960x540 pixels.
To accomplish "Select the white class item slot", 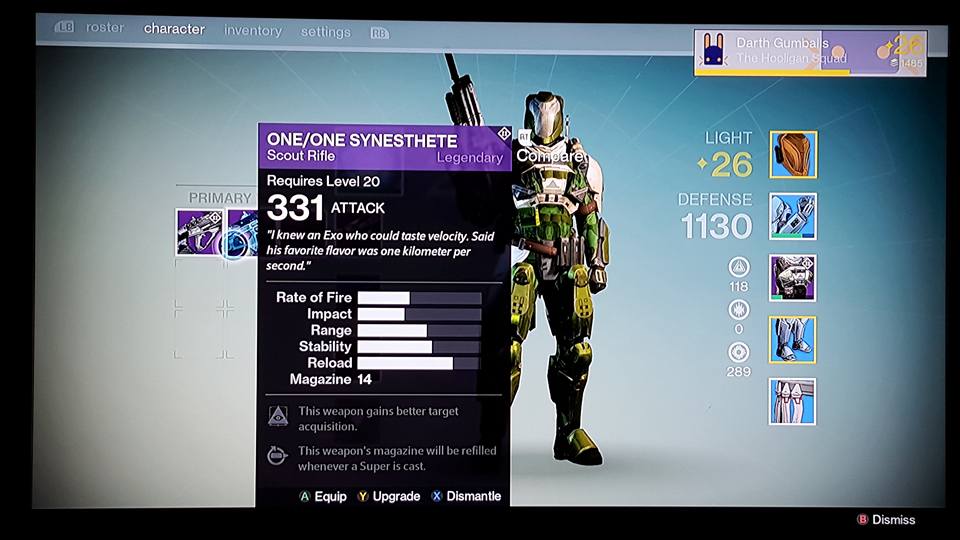I will 793,401.
